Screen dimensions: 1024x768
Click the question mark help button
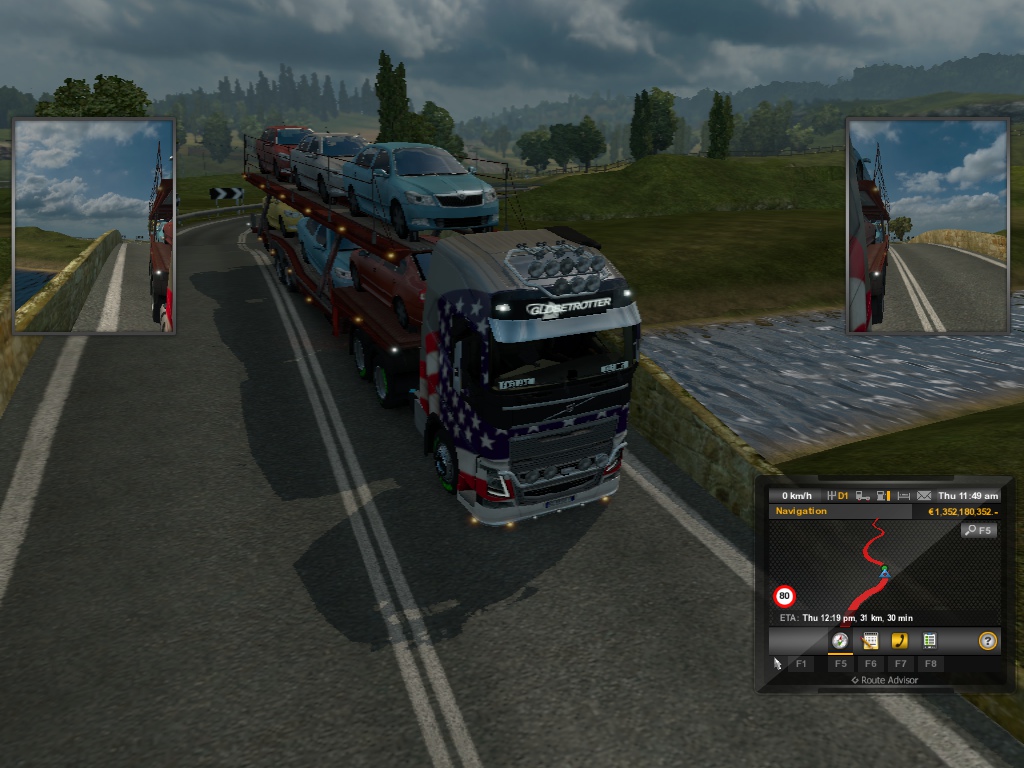(988, 641)
